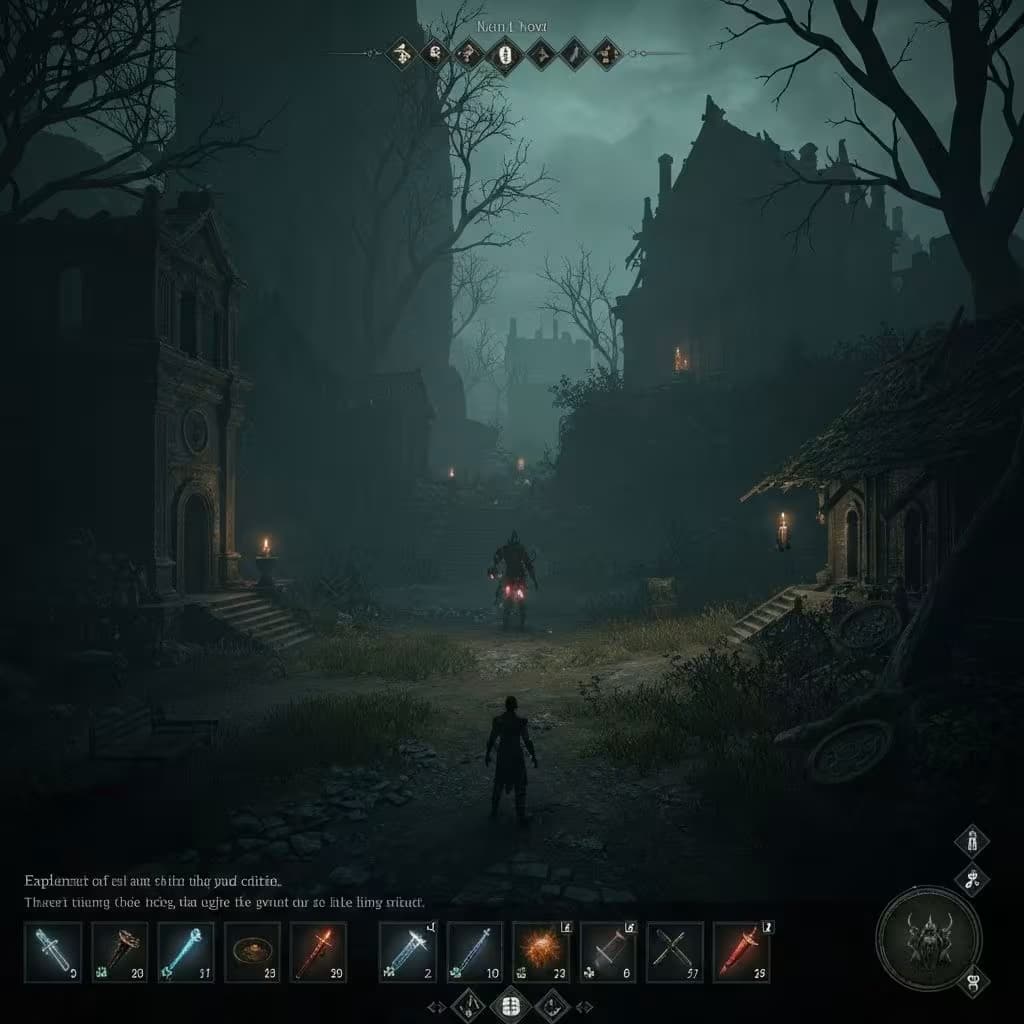Activate the orange fire burst item
The height and width of the screenshot is (1024, 1024).
coord(541,951)
